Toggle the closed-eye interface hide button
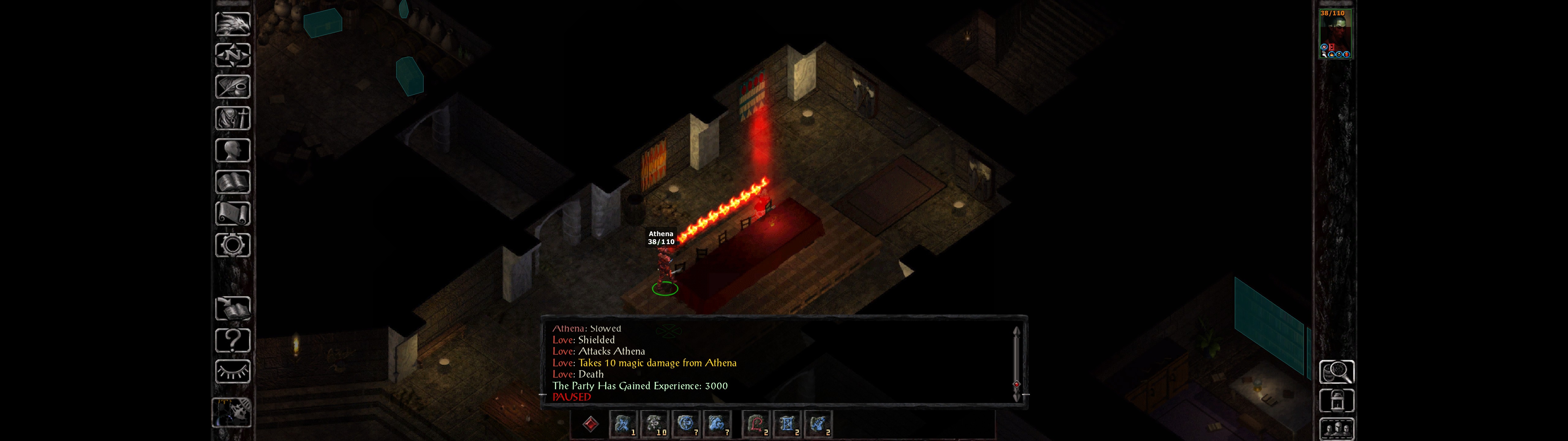The image size is (1568, 441). (x=232, y=371)
